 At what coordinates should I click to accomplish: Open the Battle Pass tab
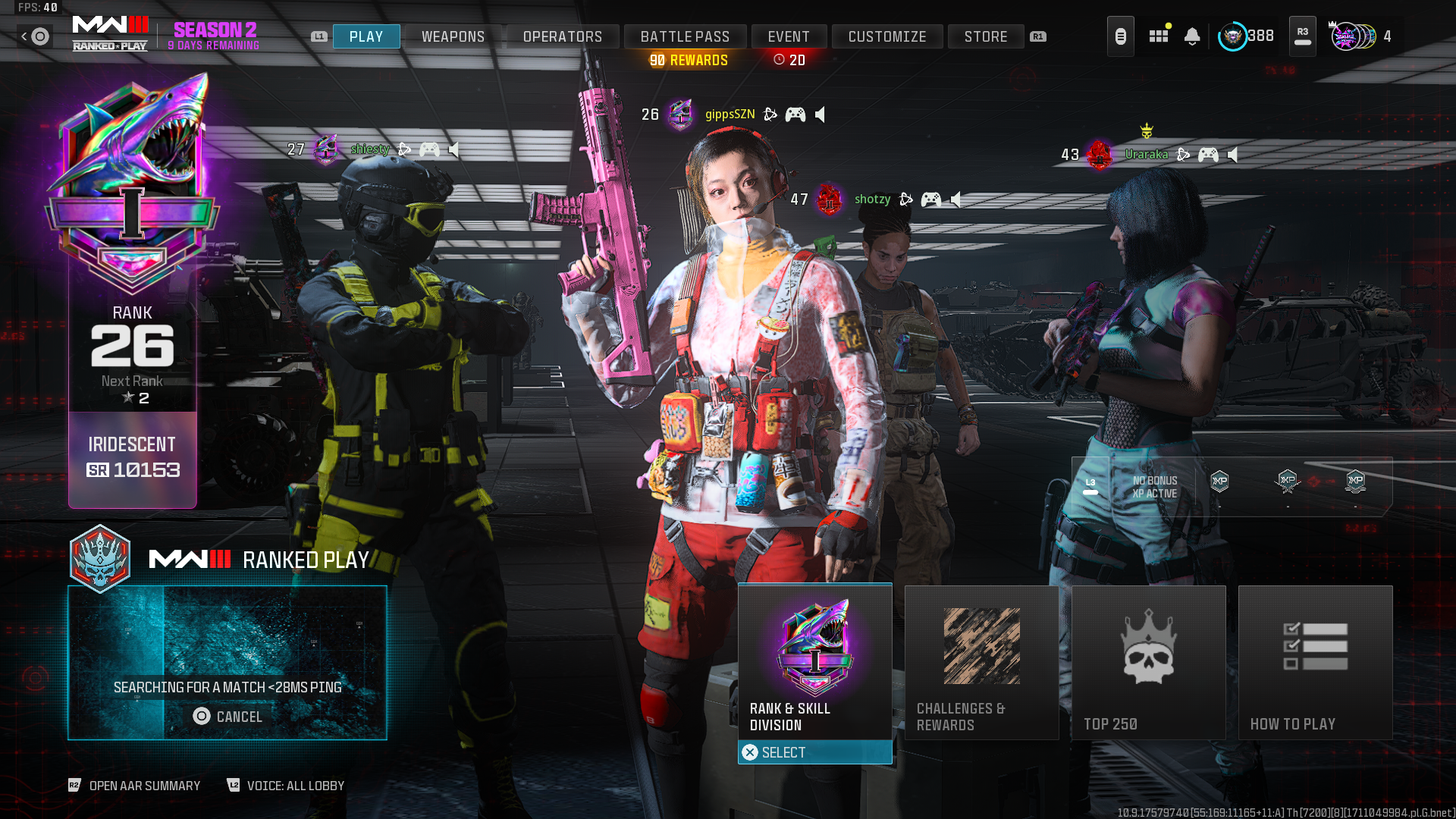tap(685, 36)
